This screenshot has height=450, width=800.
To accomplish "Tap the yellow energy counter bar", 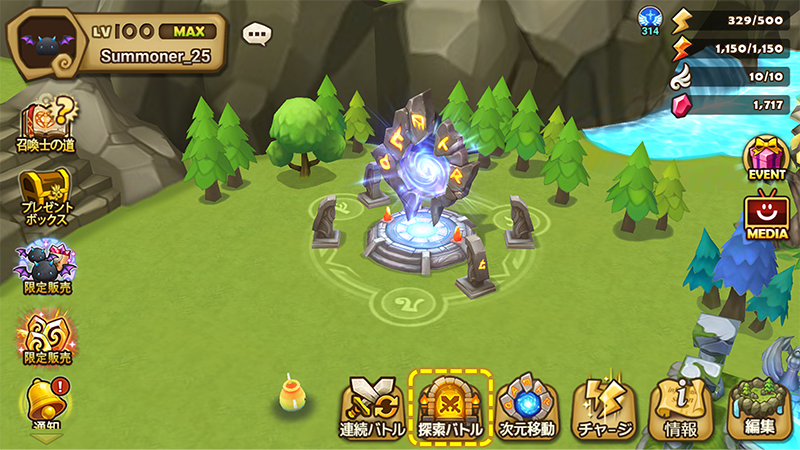I will [736, 18].
